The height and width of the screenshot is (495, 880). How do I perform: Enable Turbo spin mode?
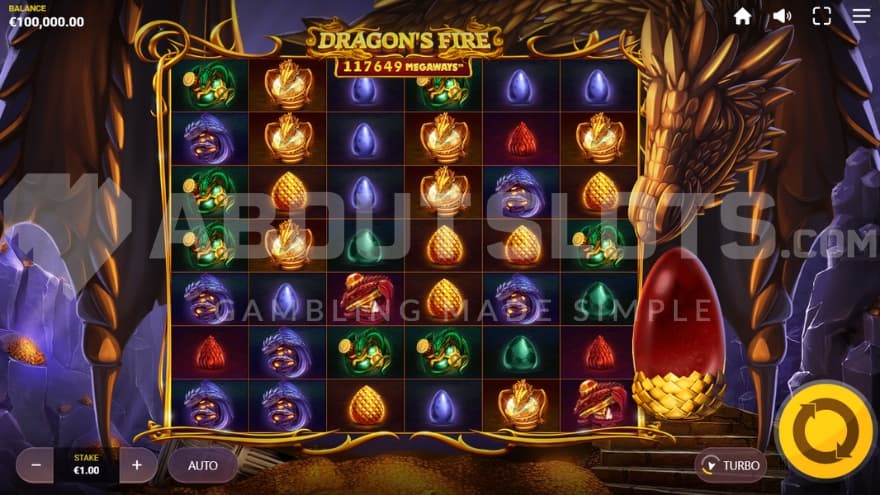[731, 465]
